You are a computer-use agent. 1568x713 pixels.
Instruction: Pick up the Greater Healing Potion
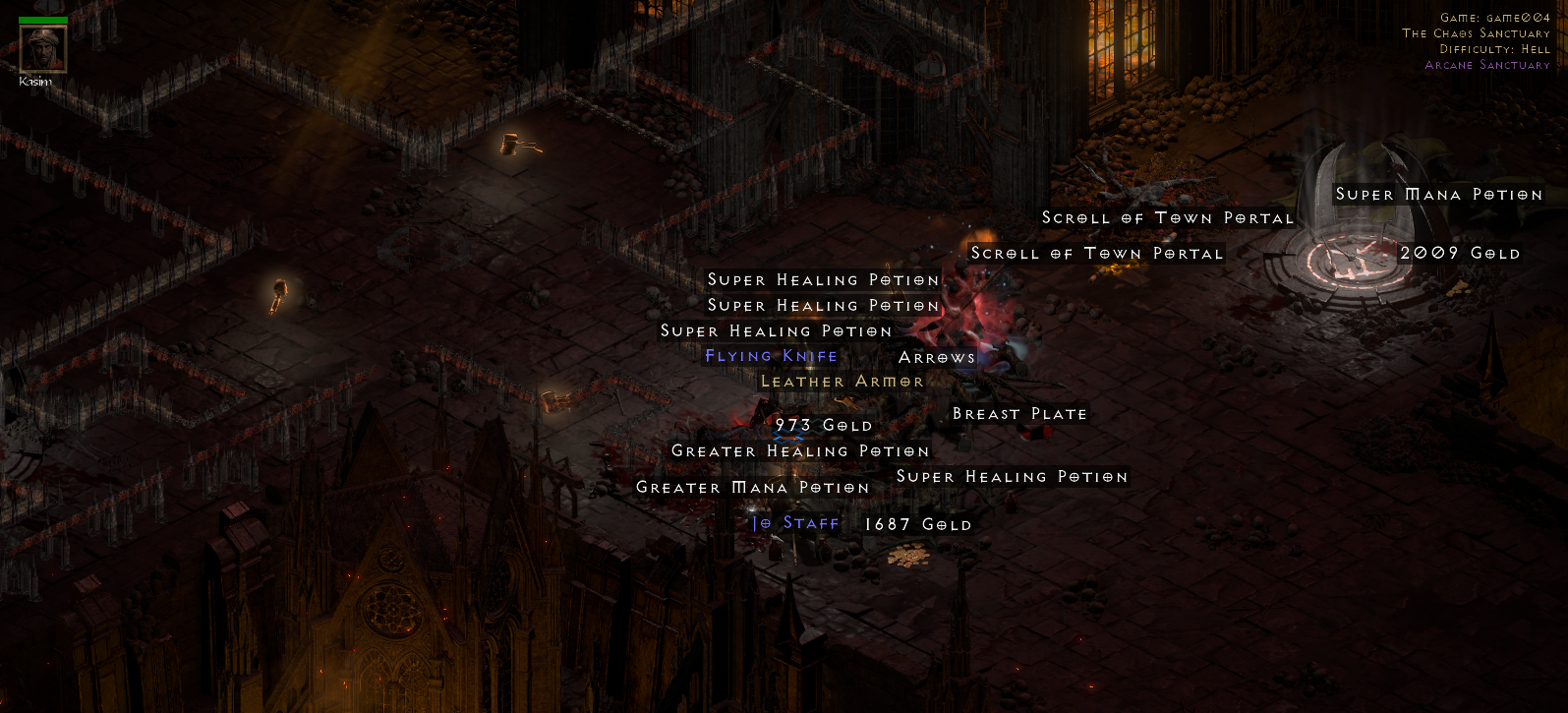pos(799,450)
